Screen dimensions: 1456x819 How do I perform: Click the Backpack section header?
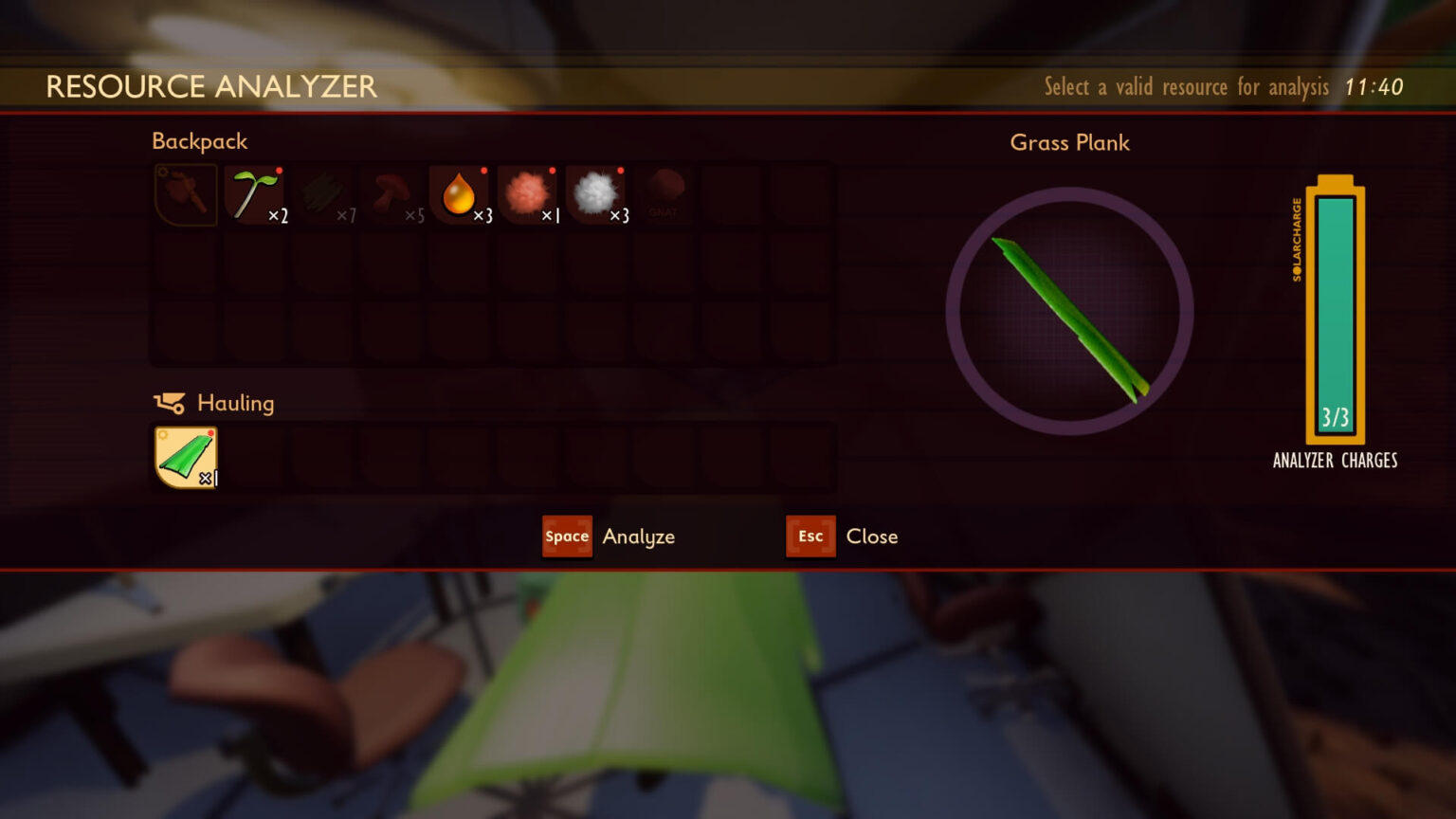(x=199, y=140)
